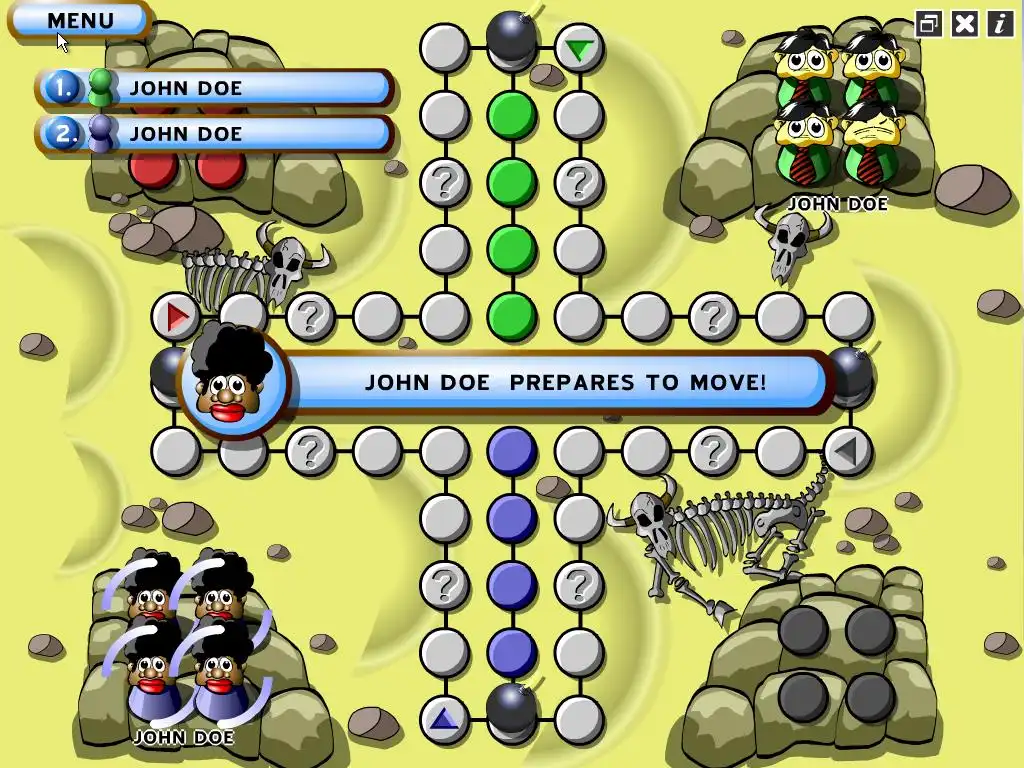Viewport: 1024px width, 768px height.
Task: Open the info 'i' button
Action: [999, 24]
